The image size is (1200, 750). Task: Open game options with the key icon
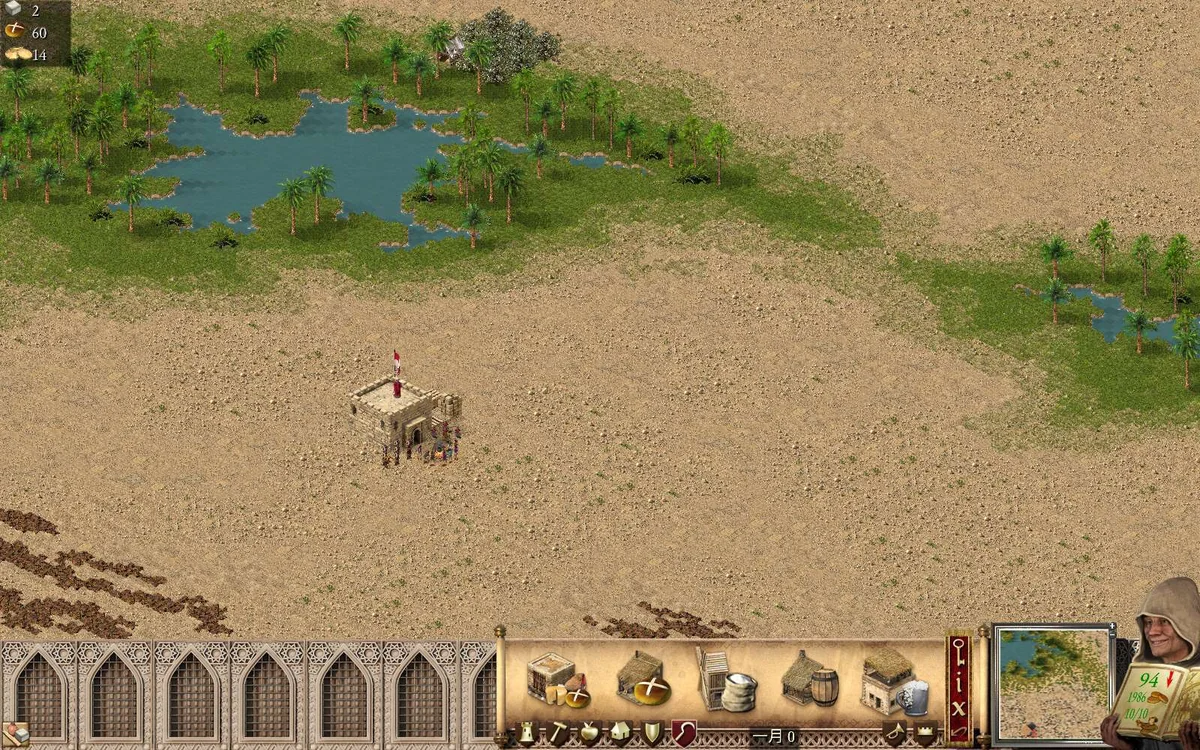(x=959, y=653)
